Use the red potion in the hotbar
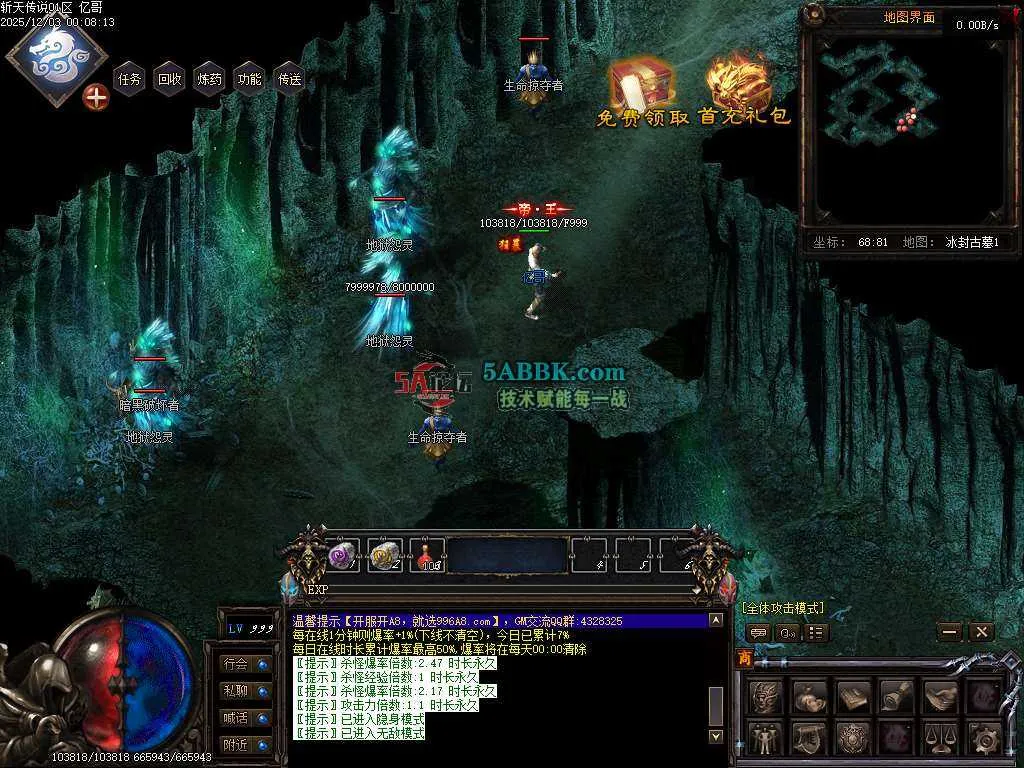 [427, 555]
